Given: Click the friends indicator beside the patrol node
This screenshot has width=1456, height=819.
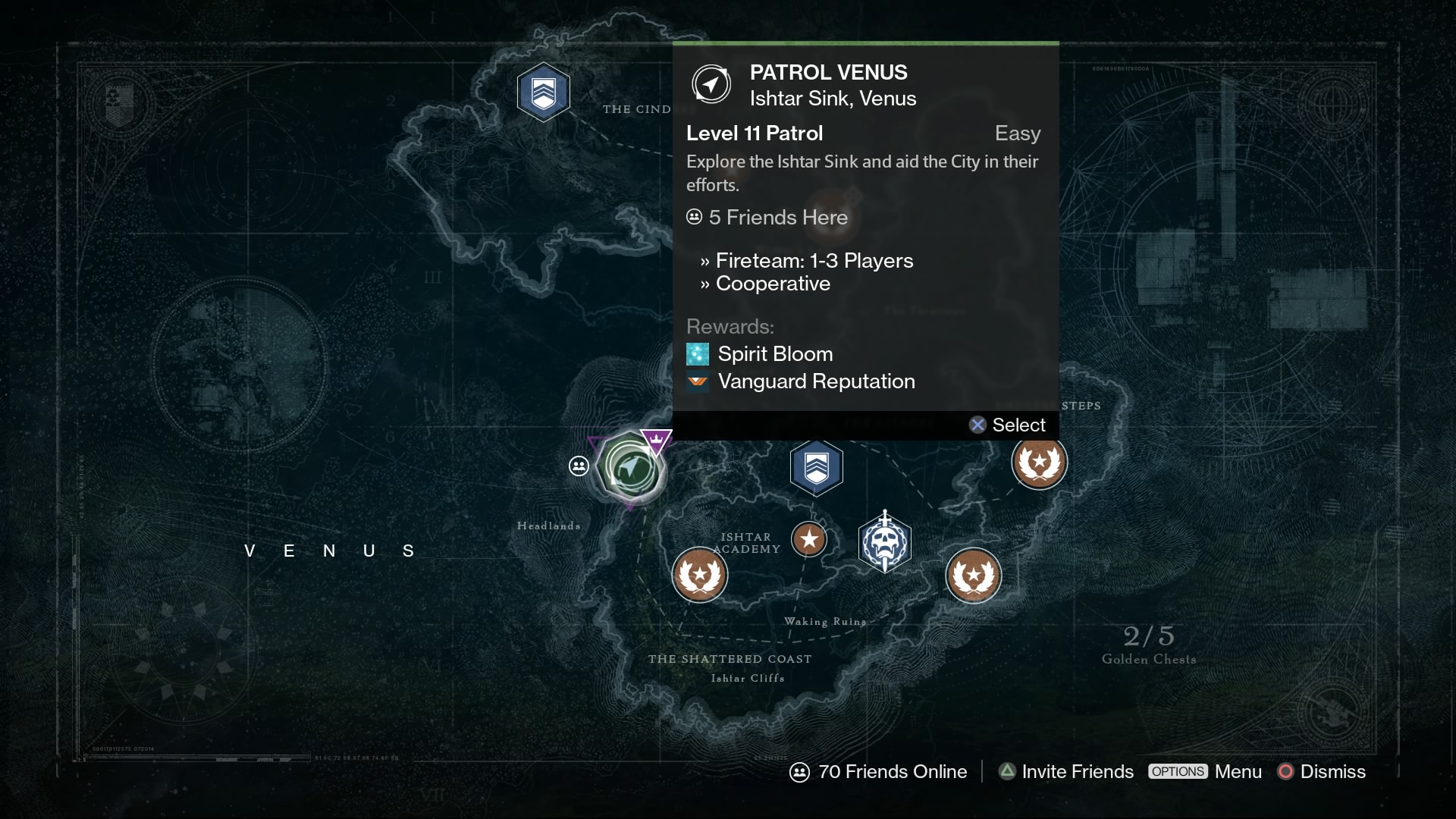Looking at the screenshot, I should click(580, 466).
